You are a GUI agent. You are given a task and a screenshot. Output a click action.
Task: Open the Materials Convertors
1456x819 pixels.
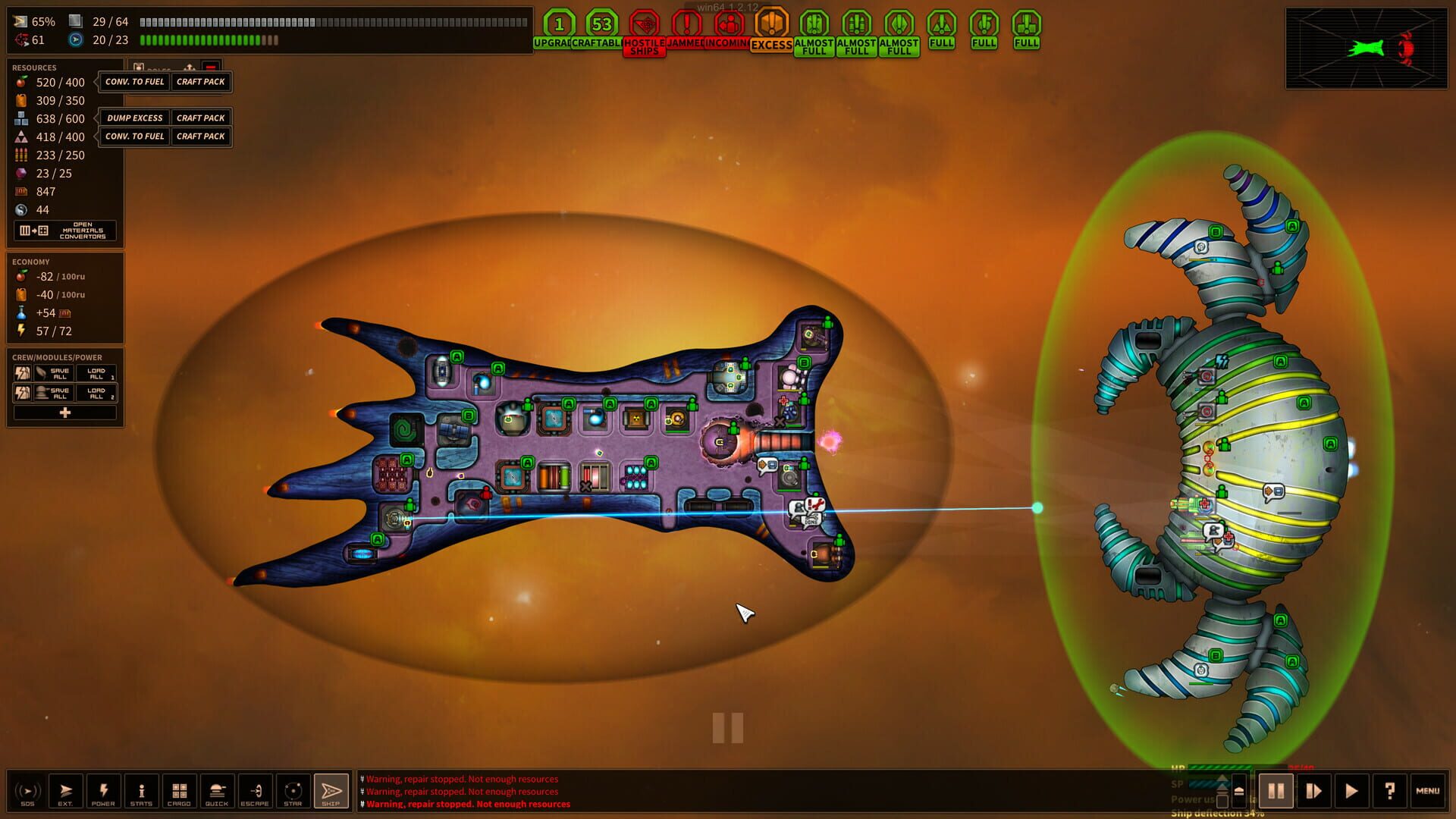pyautogui.click(x=65, y=231)
